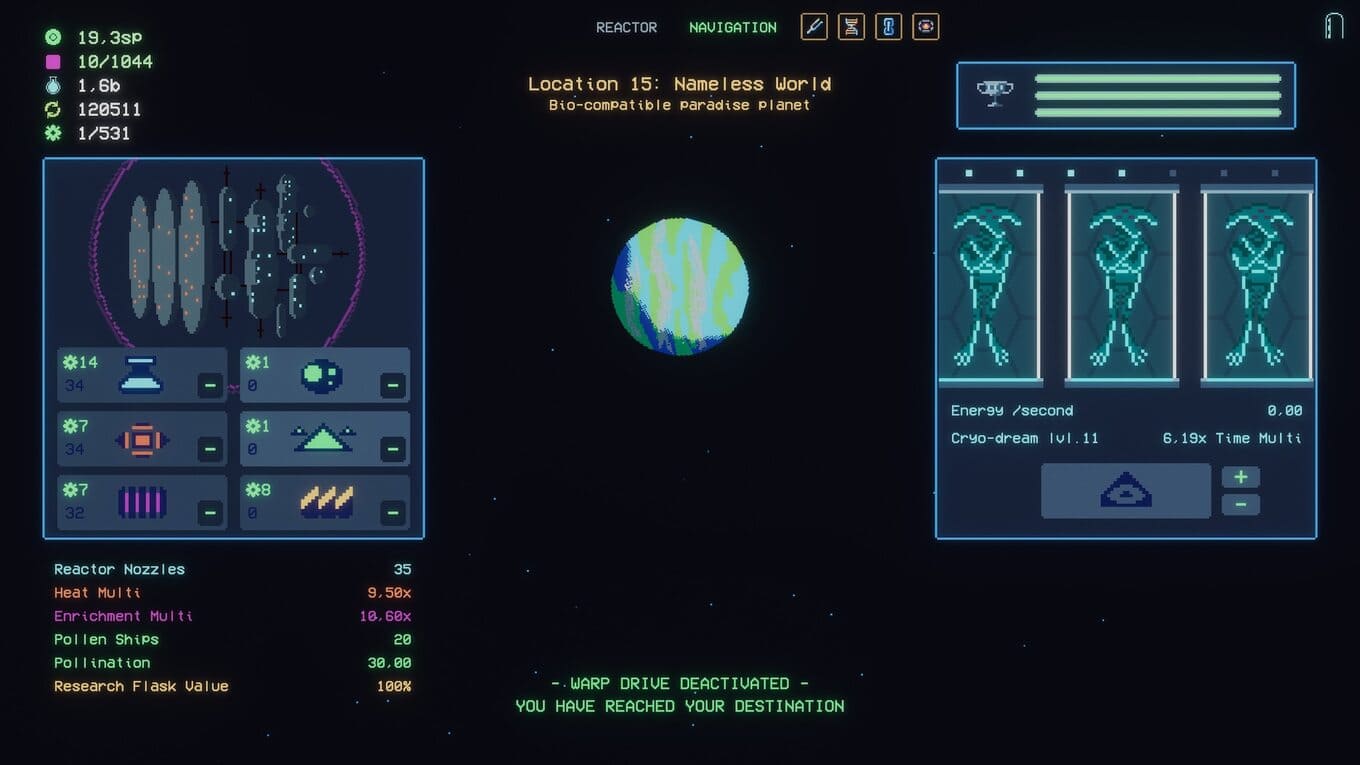The width and height of the screenshot is (1360, 765).
Task: Decrease the research flask module count
Action: click(210, 385)
